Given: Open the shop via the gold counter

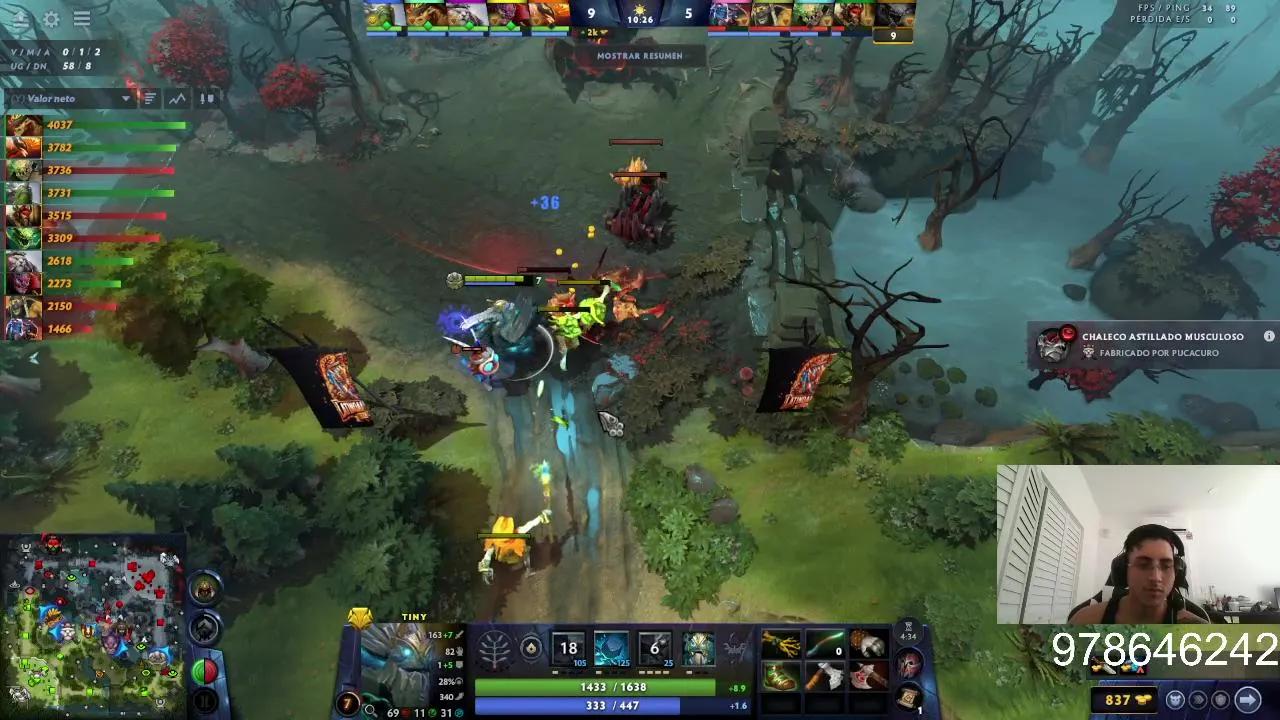Looking at the screenshot, I should tap(1124, 699).
